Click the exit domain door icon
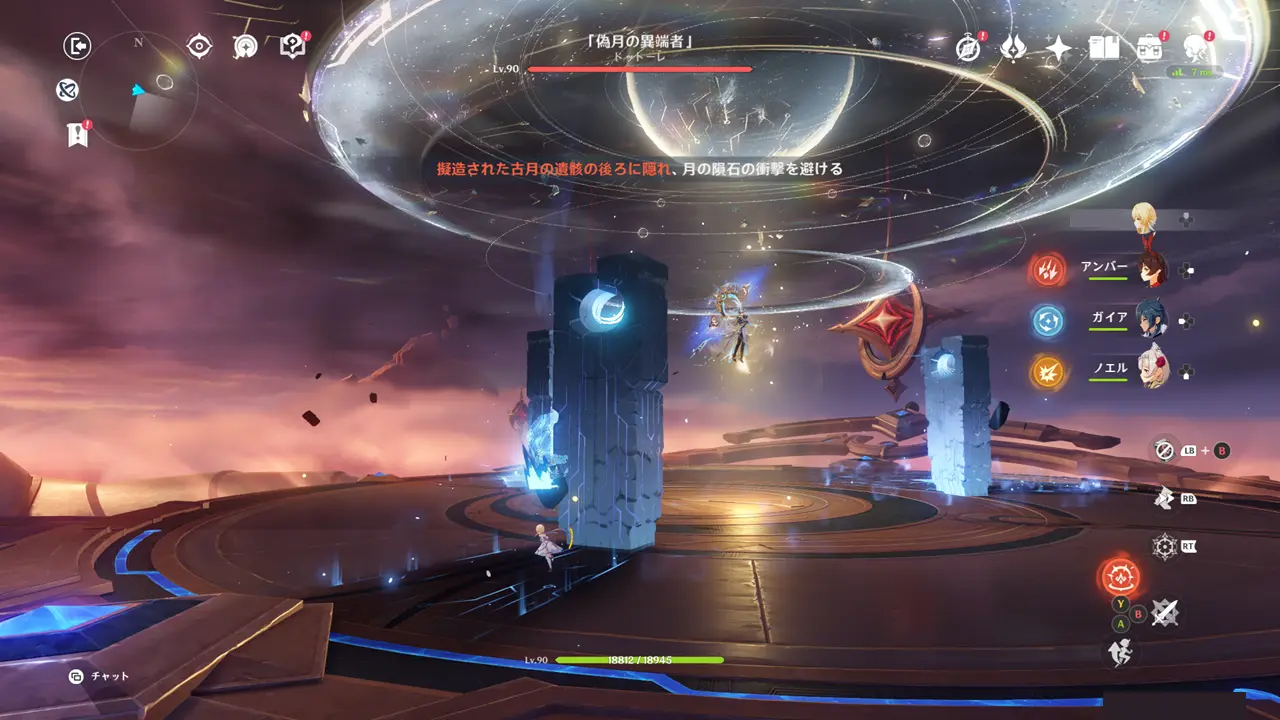Viewport: 1280px width, 720px height. 77,45
